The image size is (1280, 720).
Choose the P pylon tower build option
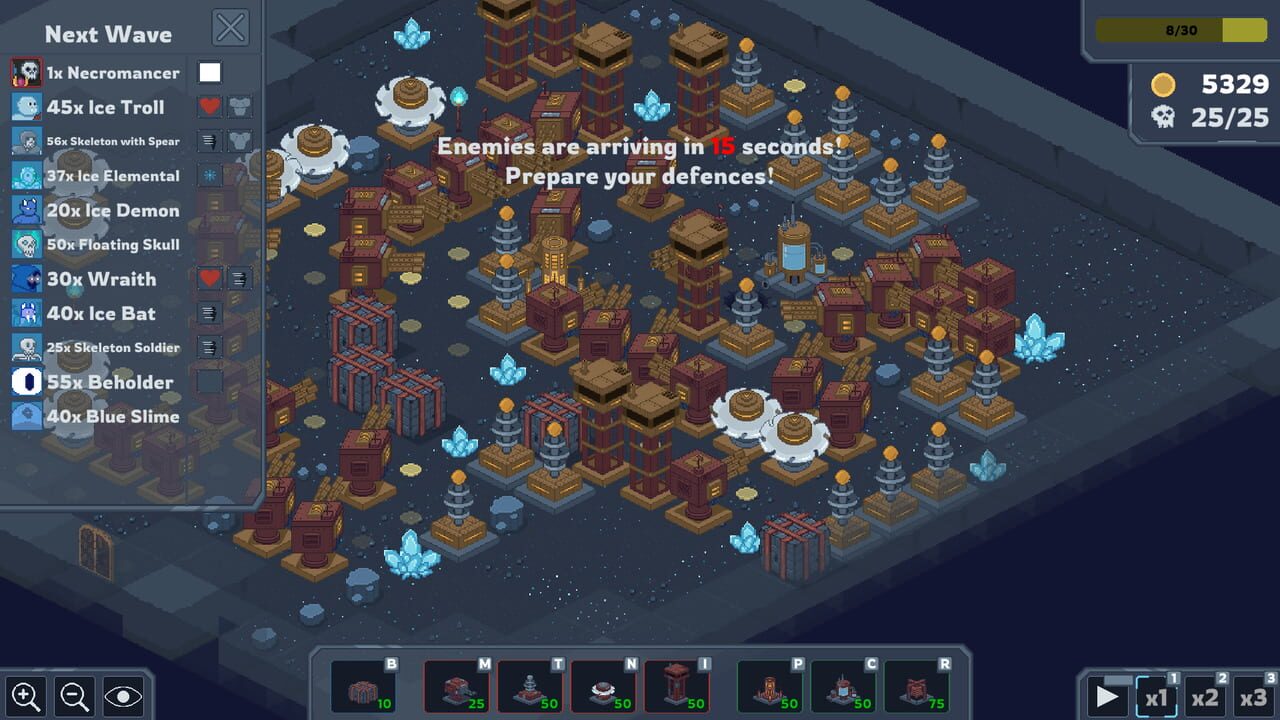(x=770, y=685)
